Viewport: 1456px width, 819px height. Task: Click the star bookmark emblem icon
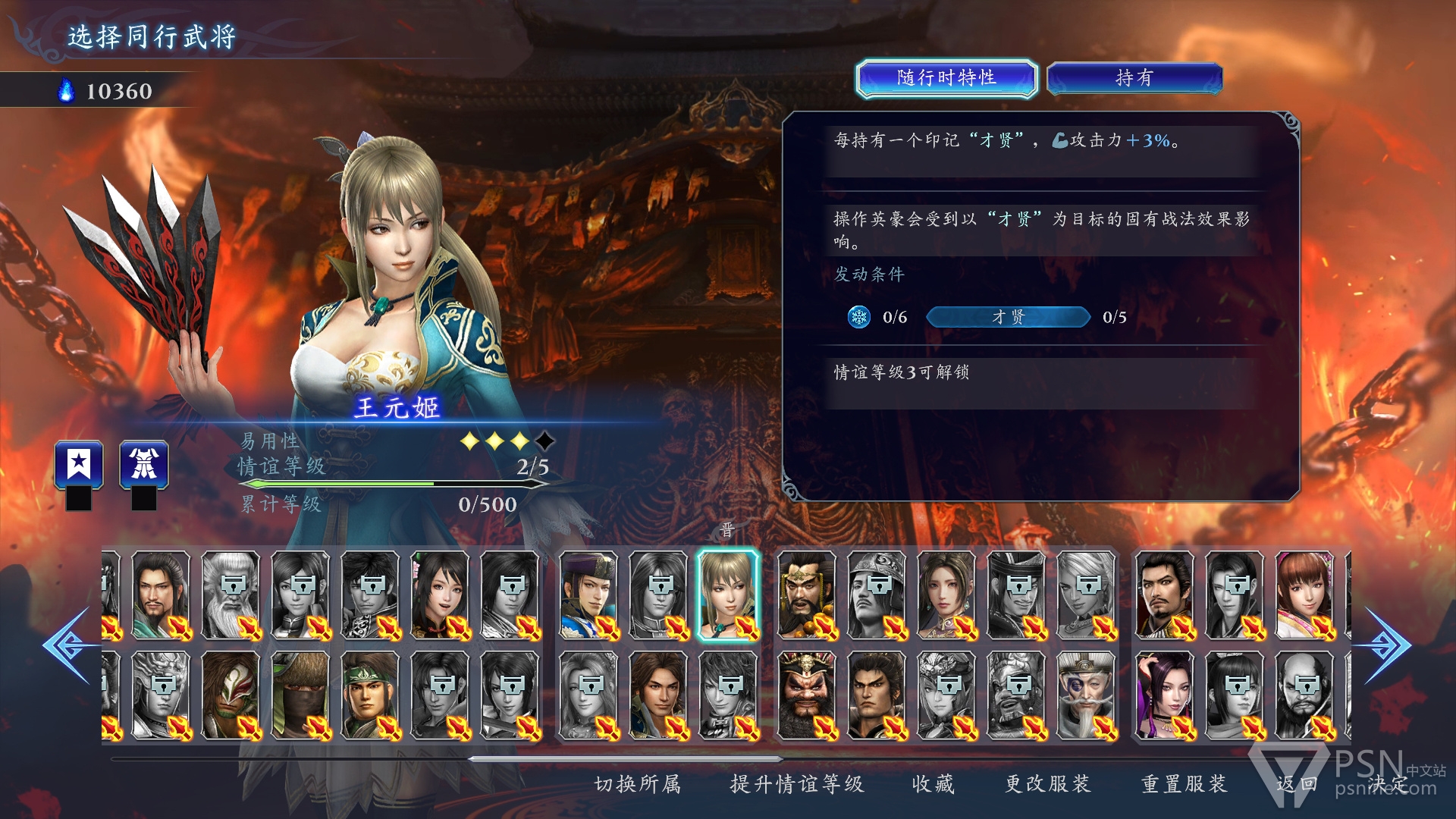(79, 463)
